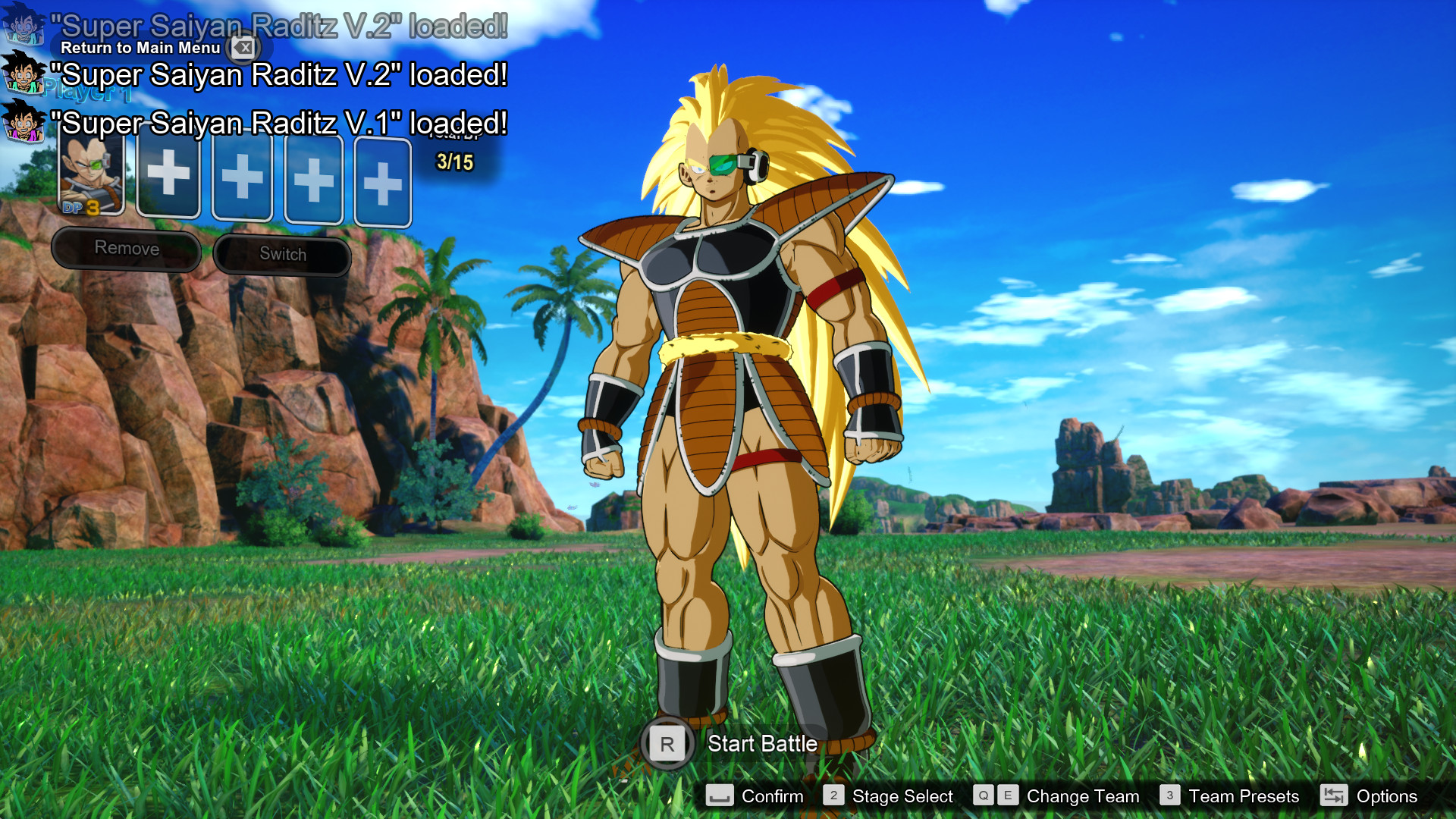Click the Options key-swap icon in the bottom bar
The width and height of the screenshot is (1456, 819).
pyautogui.click(x=1334, y=795)
